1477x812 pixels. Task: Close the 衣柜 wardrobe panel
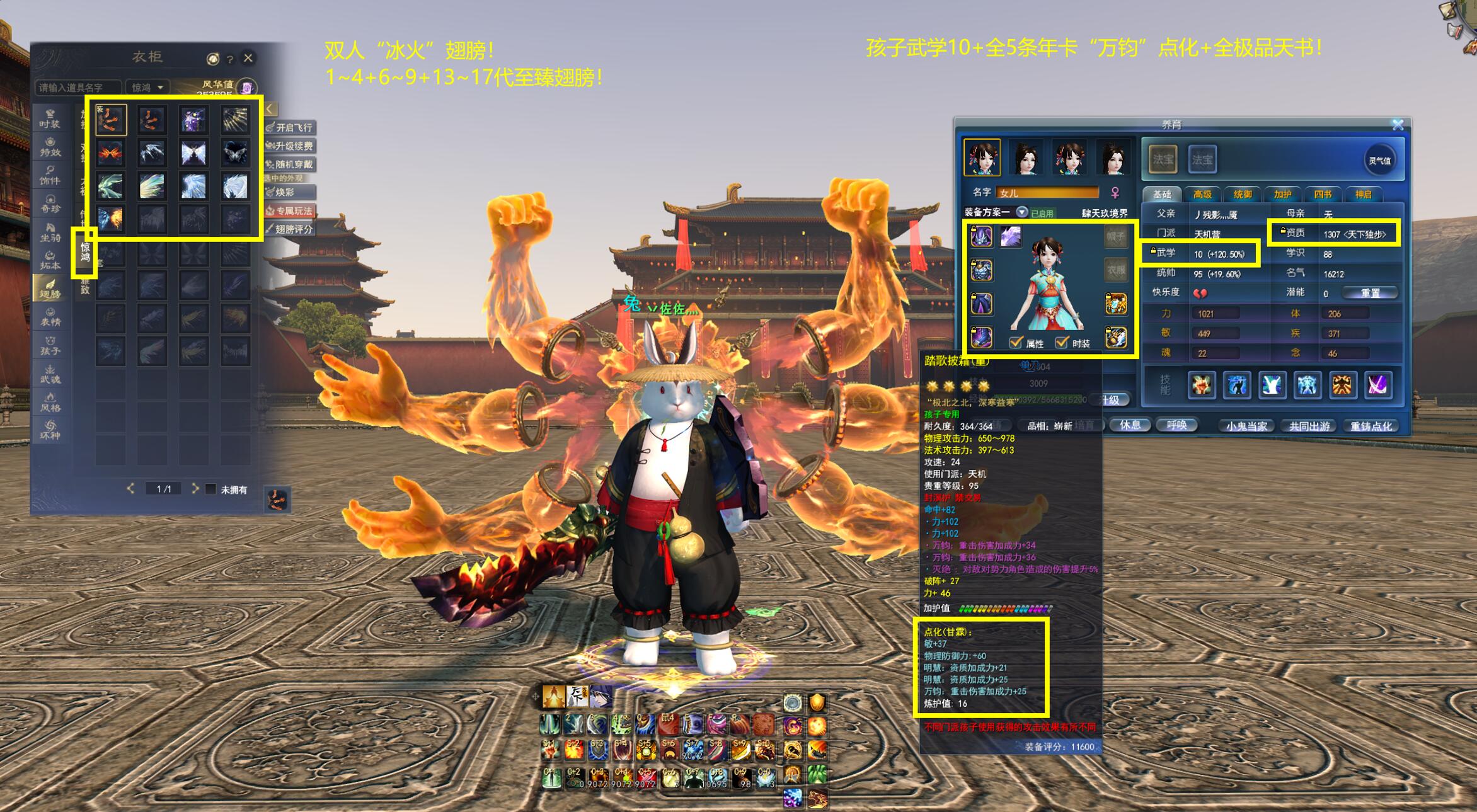click(248, 58)
